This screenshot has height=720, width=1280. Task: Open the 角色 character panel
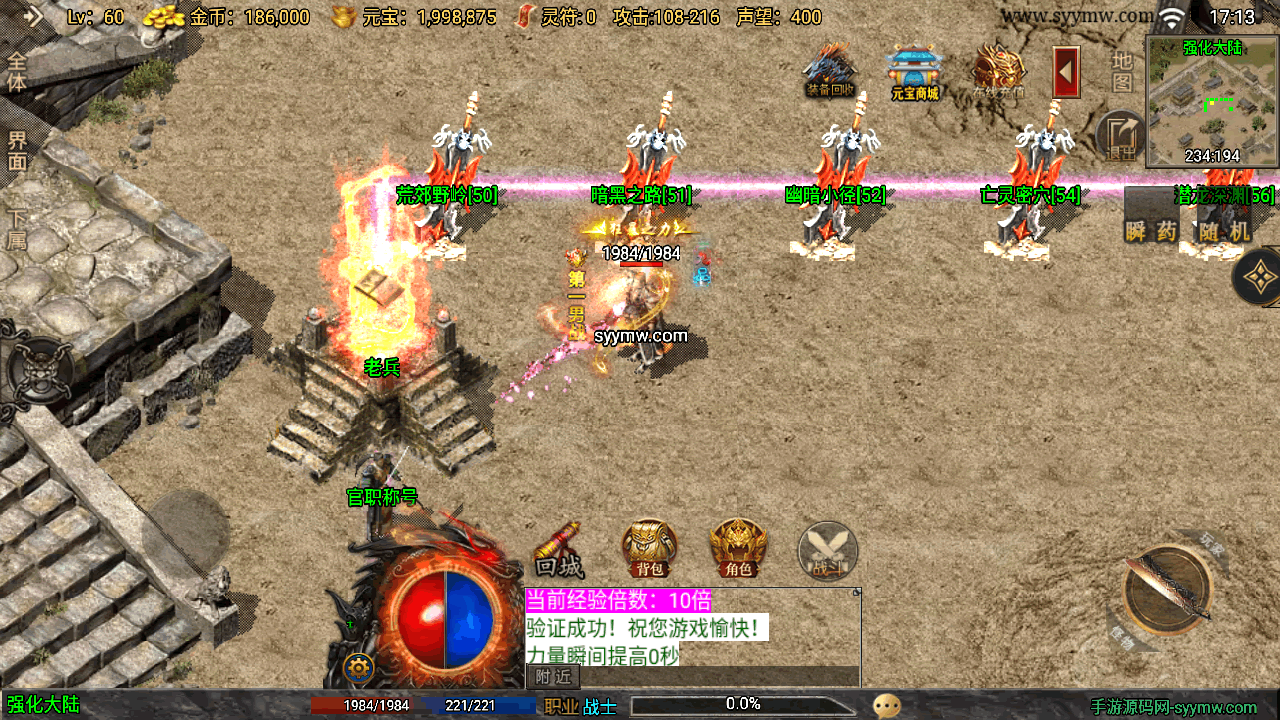738,548
